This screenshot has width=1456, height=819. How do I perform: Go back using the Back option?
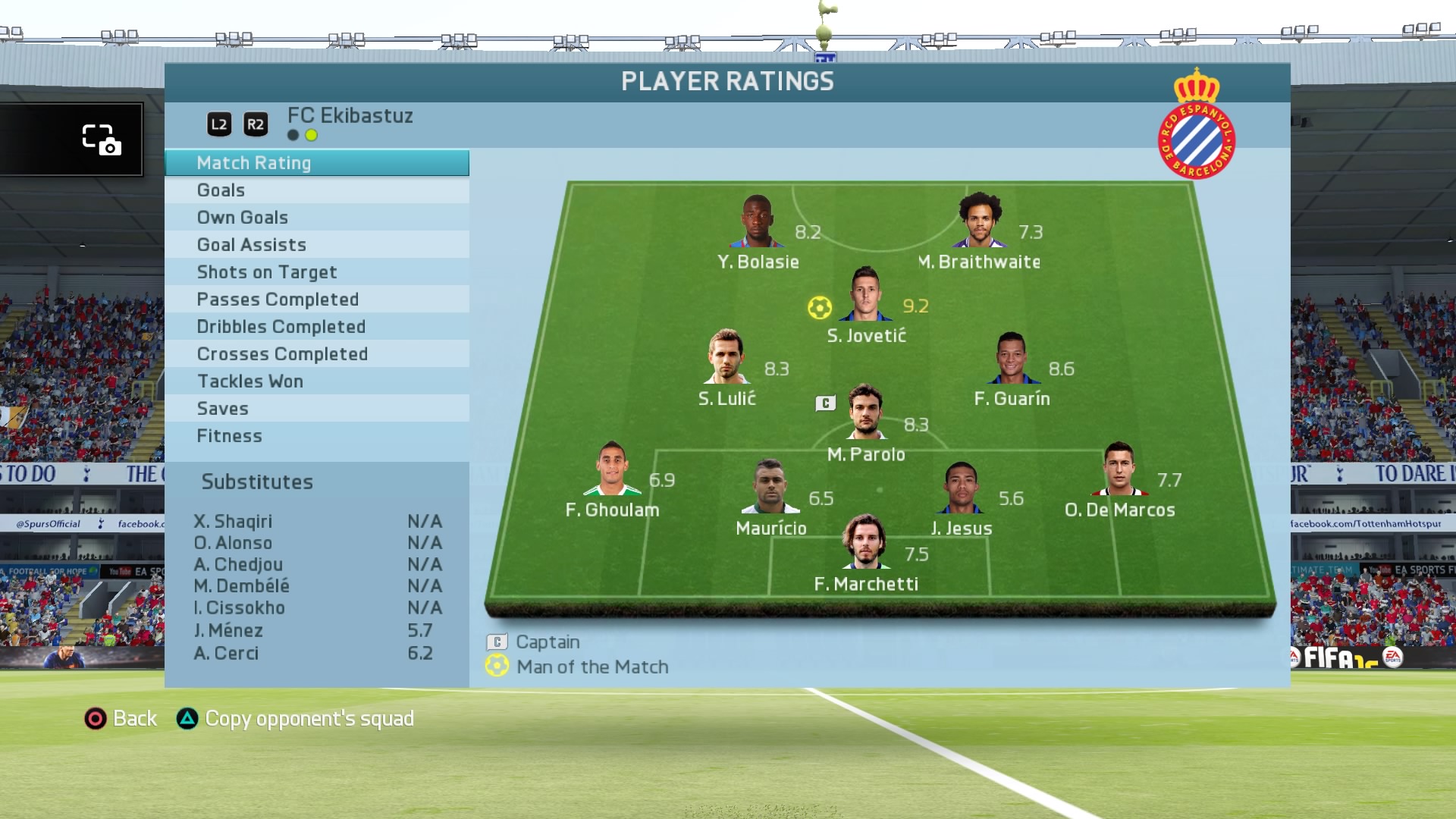click(x=121, y=718)
